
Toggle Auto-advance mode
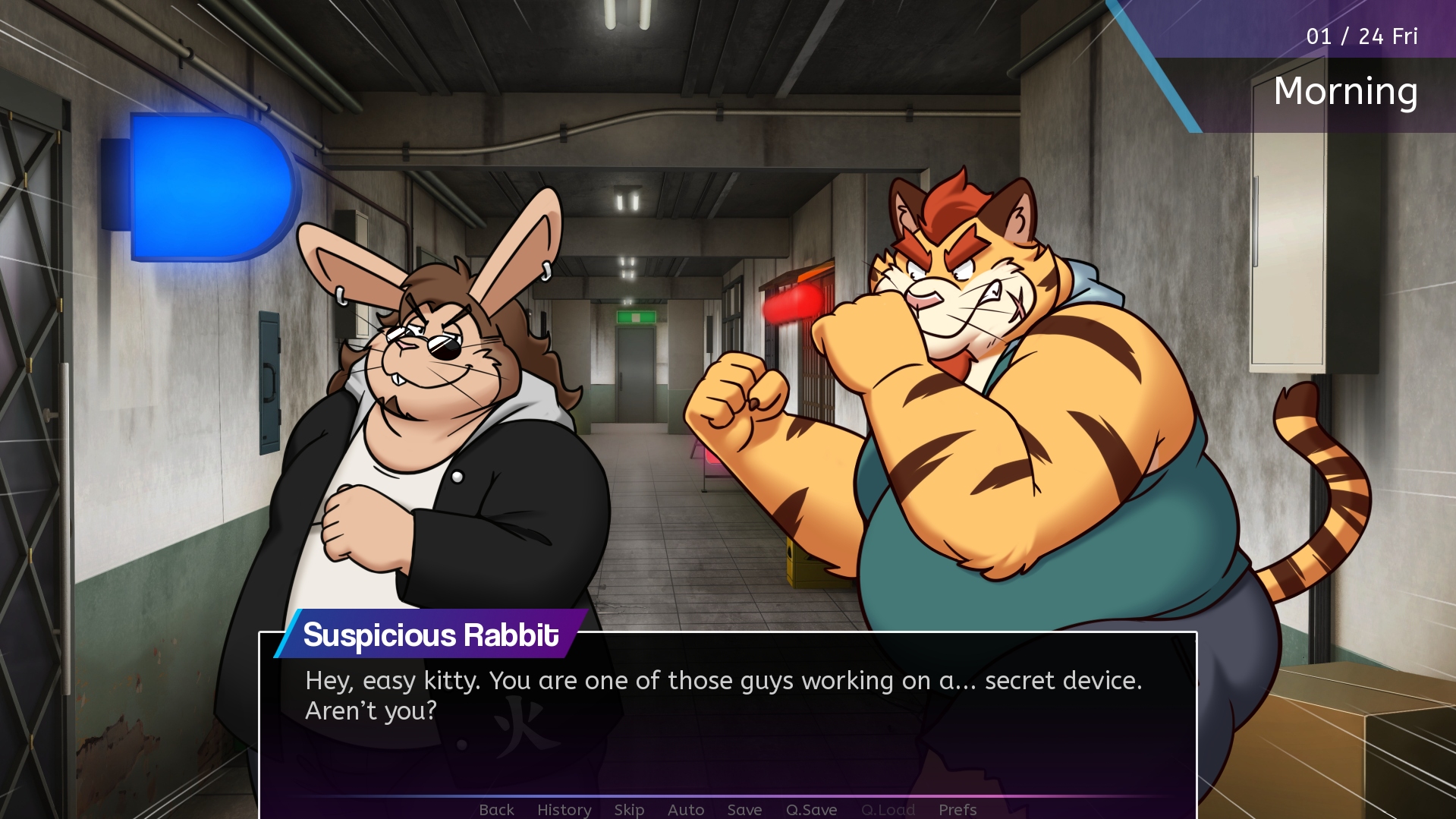(686, 810)
